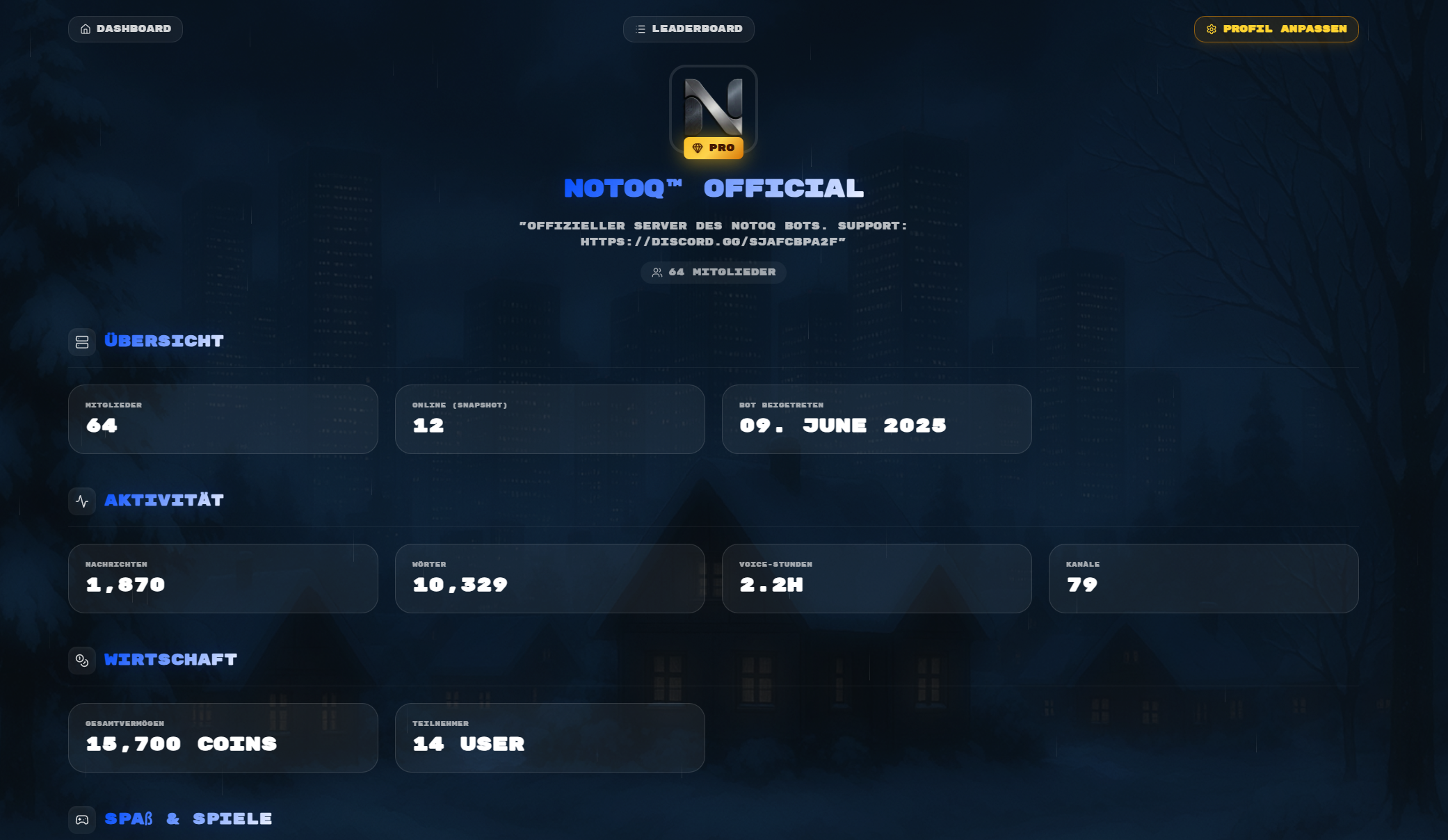This screenshot has height=840, width=1448.
Task: Open the Dashboard page
Action: pyautogui.click(x=125, y=29)
